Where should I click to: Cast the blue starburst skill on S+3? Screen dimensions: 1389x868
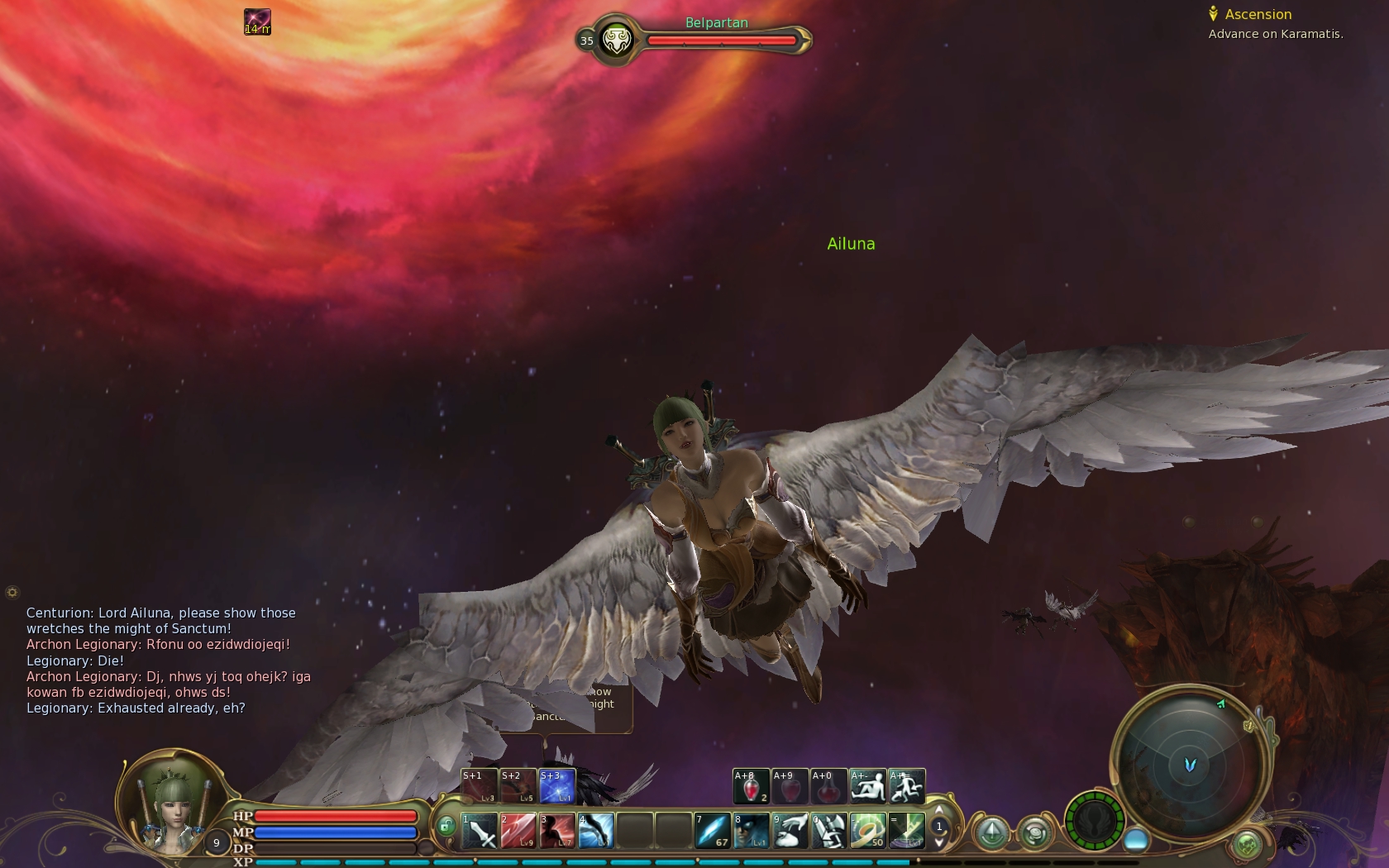point(557,786)
